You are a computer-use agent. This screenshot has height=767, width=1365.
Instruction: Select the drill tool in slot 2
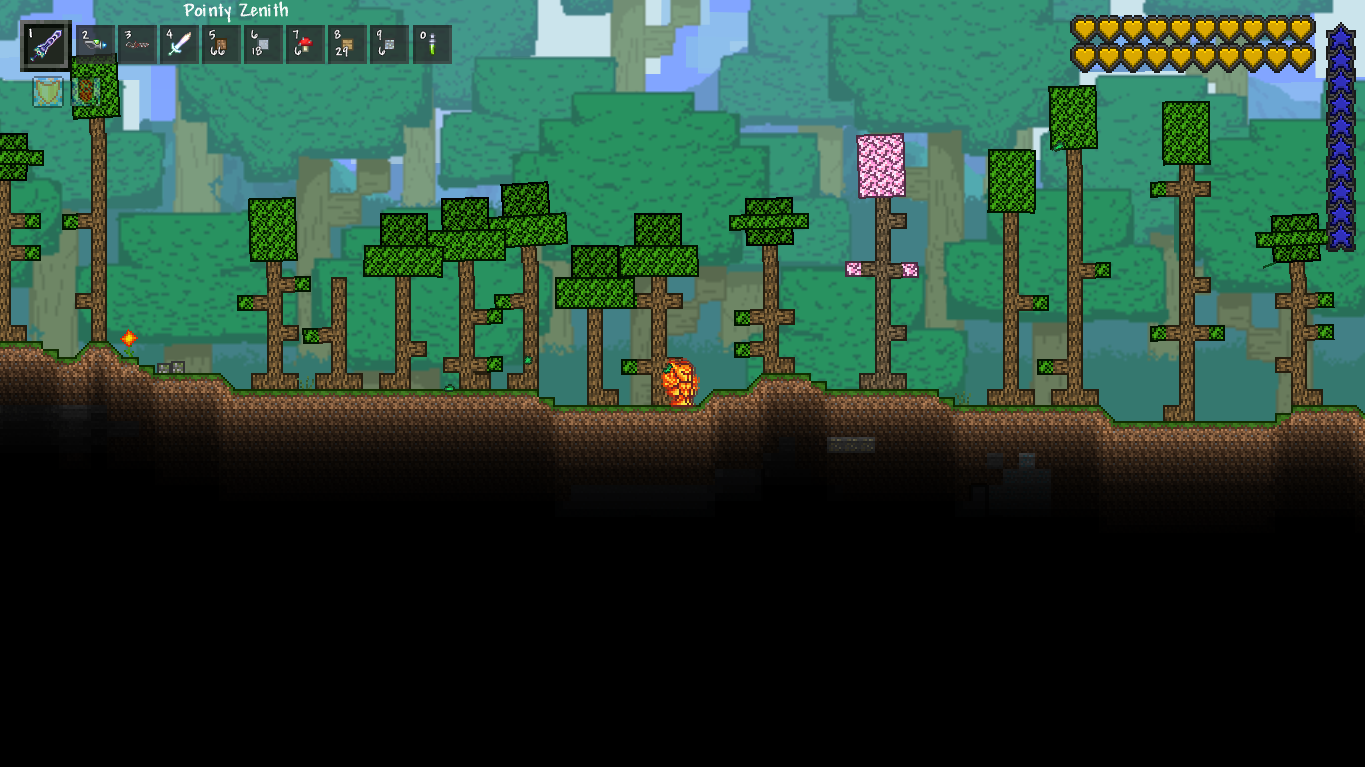coord(96,45)
